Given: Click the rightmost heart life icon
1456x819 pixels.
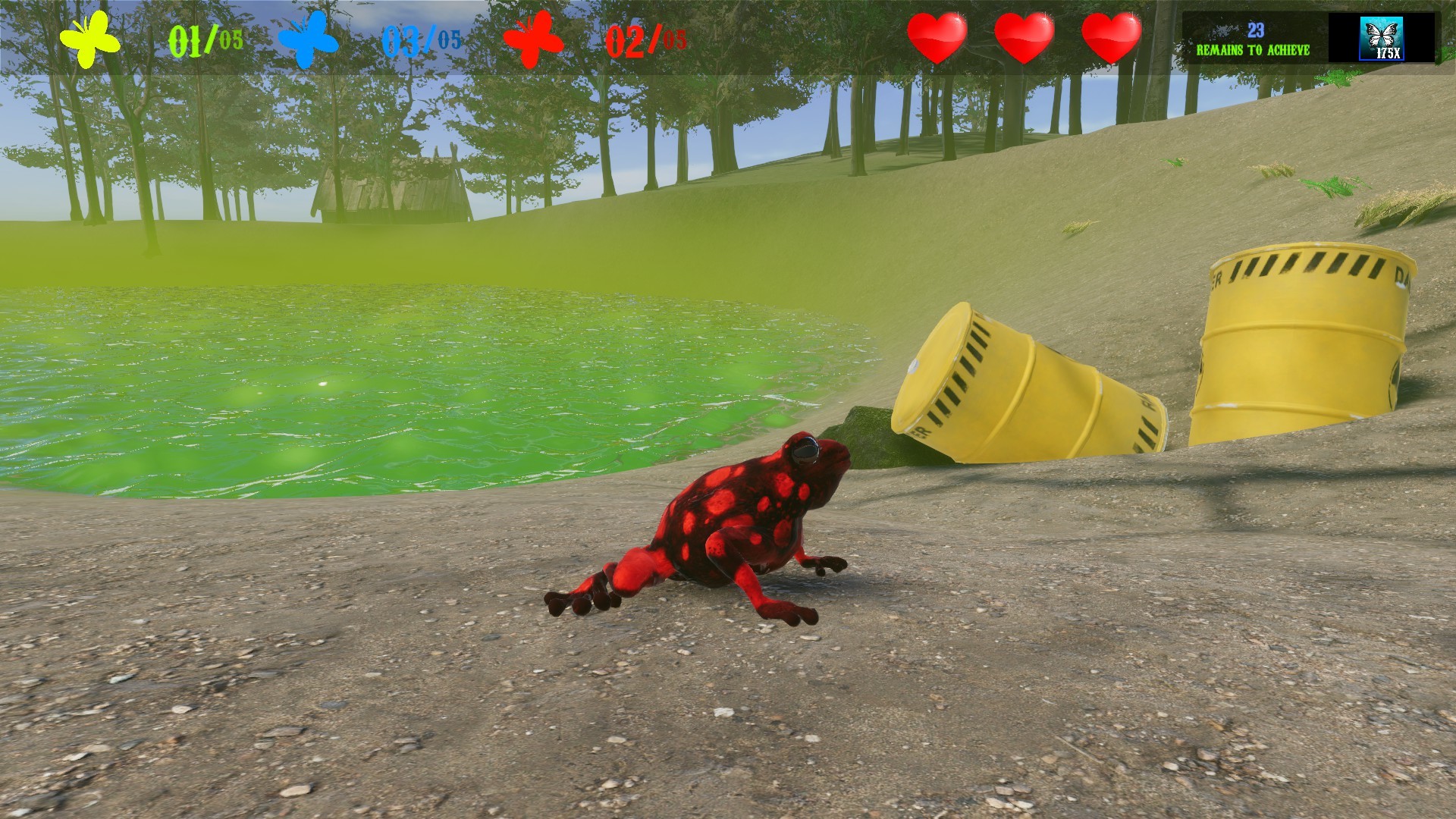Looking at the screenshot, I should 1111,36.
